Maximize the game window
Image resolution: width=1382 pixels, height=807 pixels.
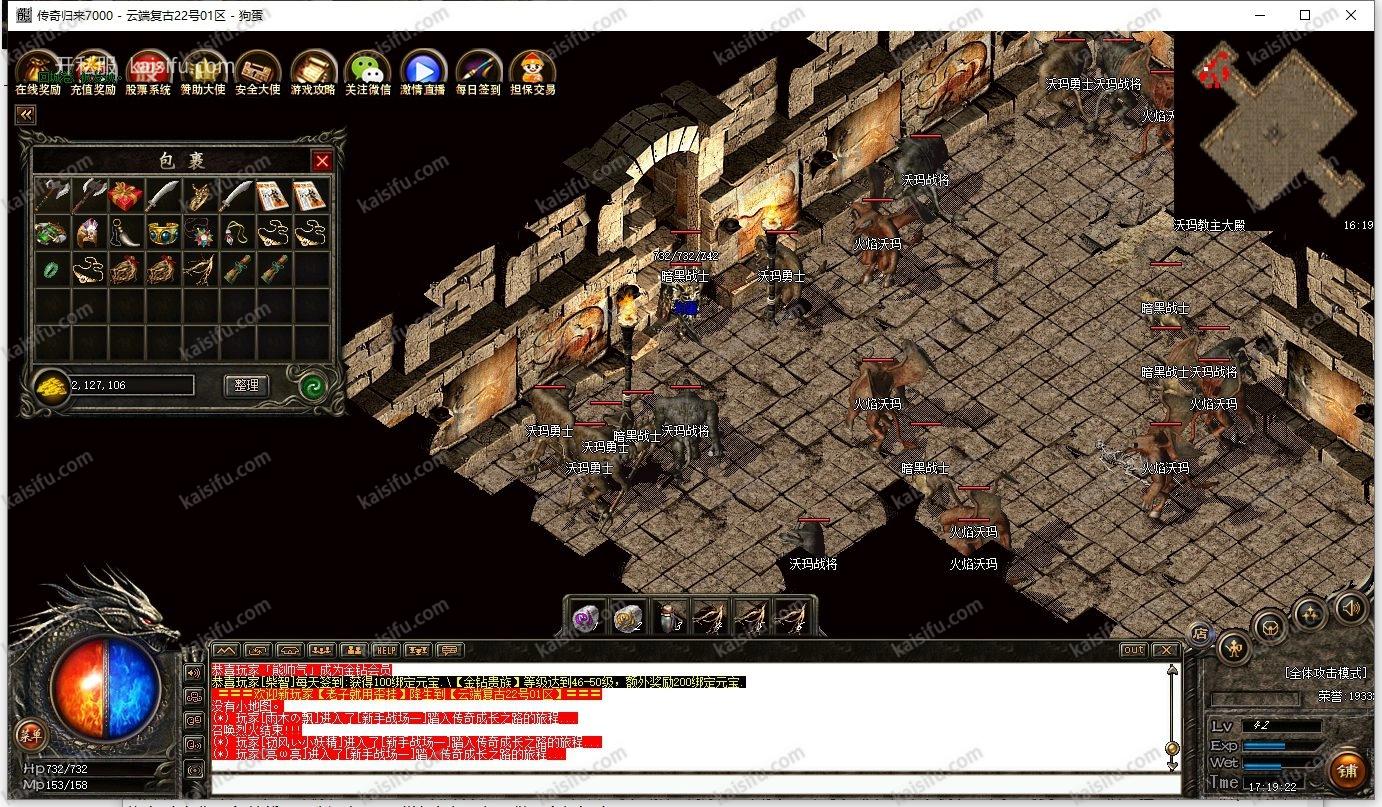click(1305, 15)
